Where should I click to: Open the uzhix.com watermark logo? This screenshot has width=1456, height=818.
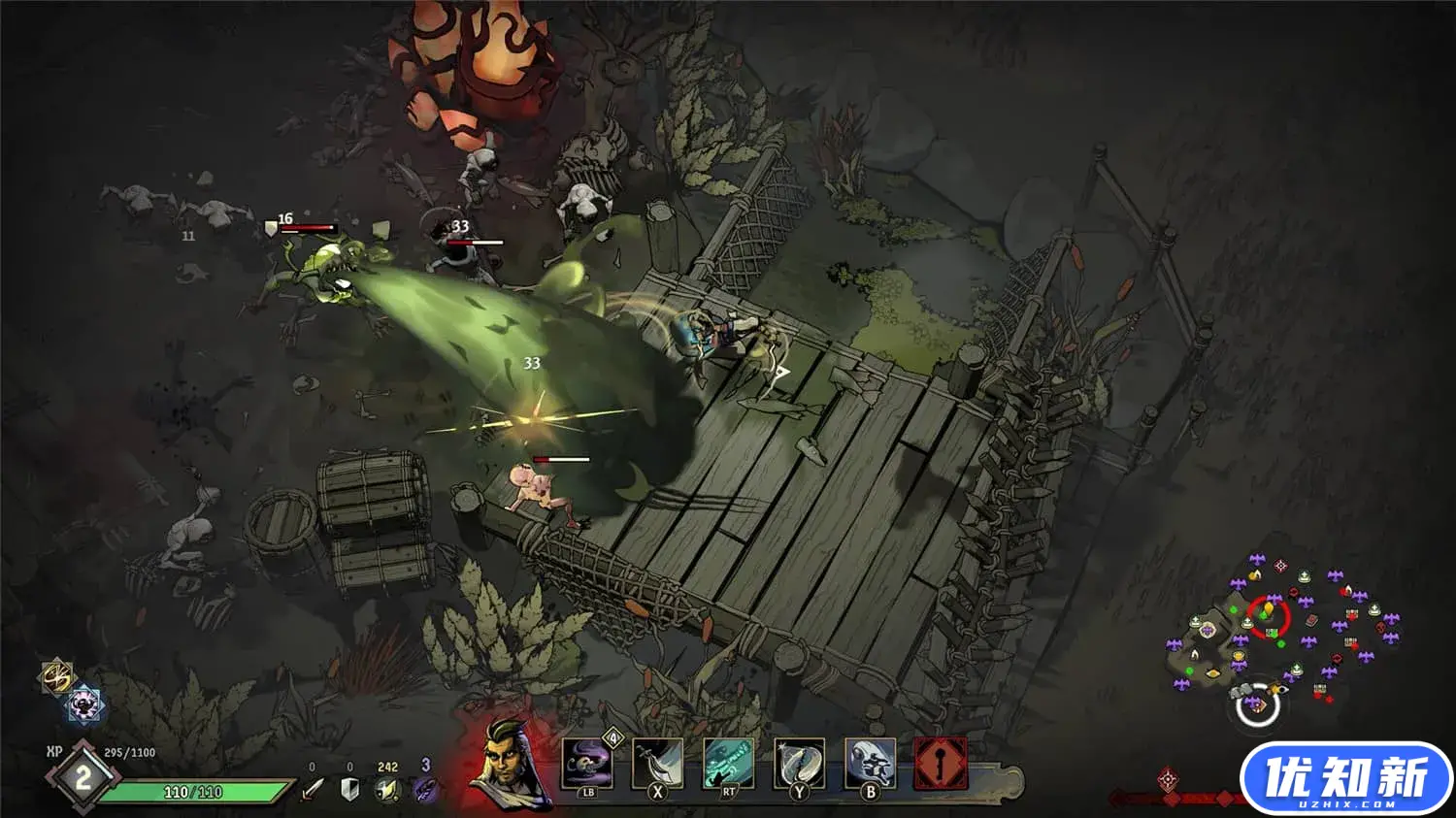pyautogui.click(x=1345, y=779)
